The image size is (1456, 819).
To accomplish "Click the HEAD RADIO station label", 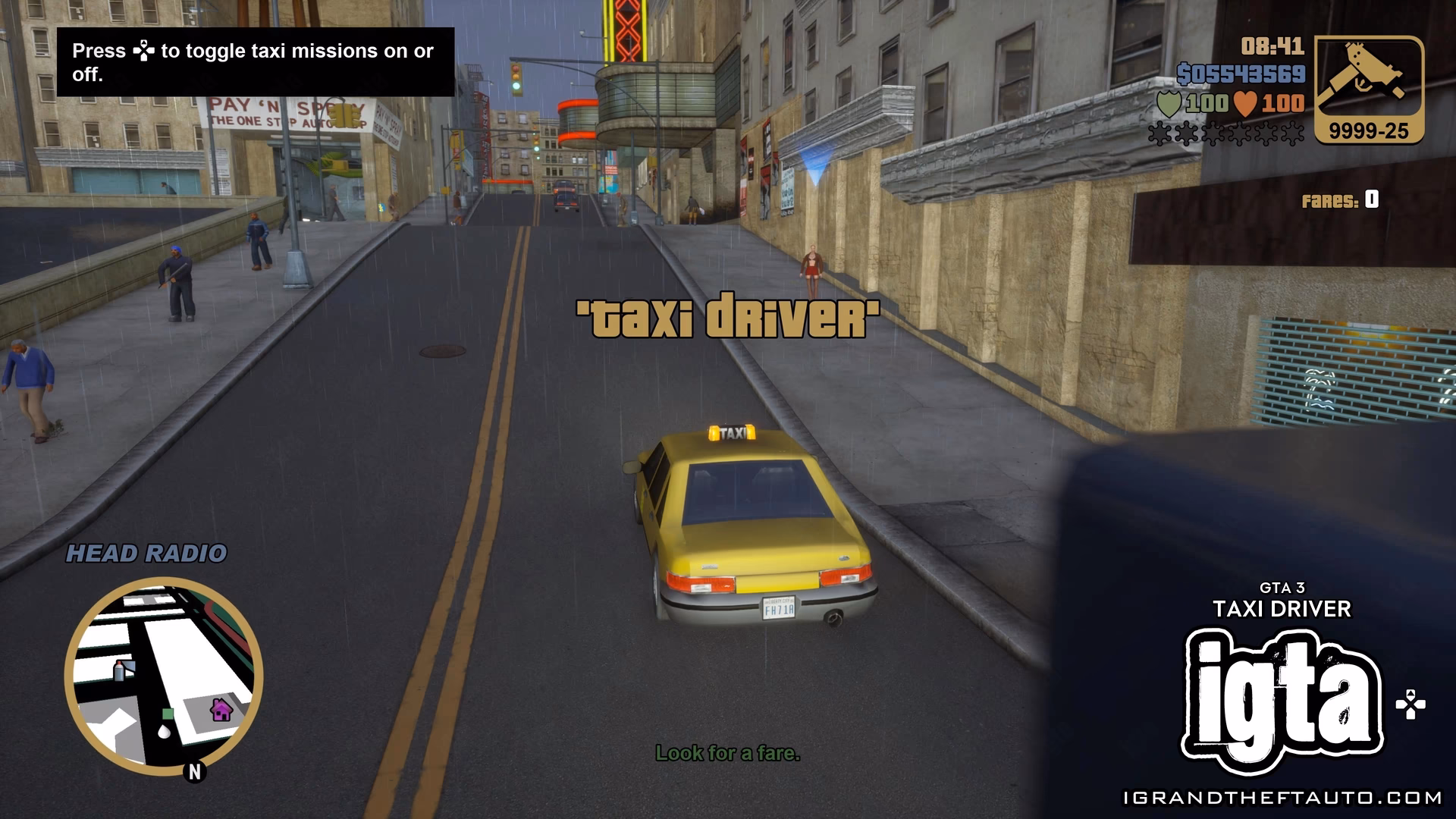I will click(146, 554).
